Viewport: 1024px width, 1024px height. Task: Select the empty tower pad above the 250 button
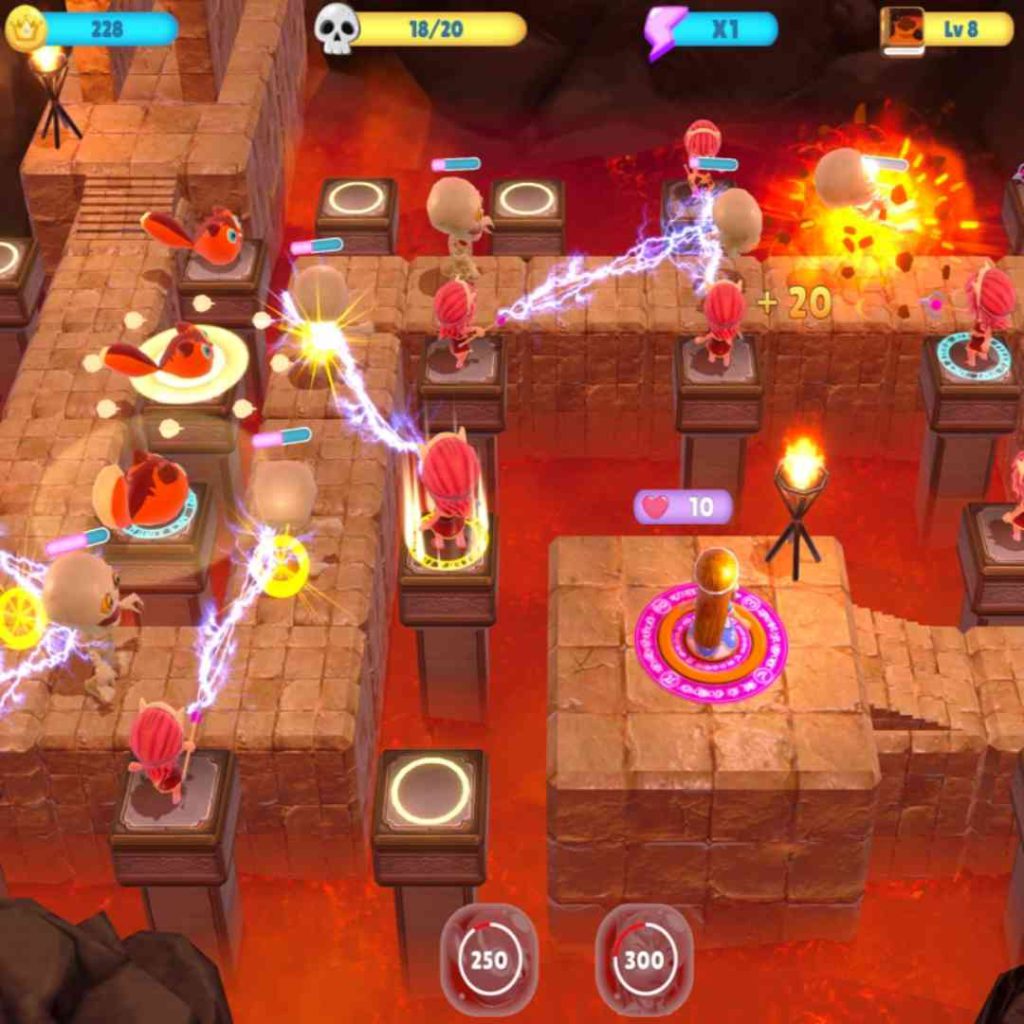click(430, 790)
